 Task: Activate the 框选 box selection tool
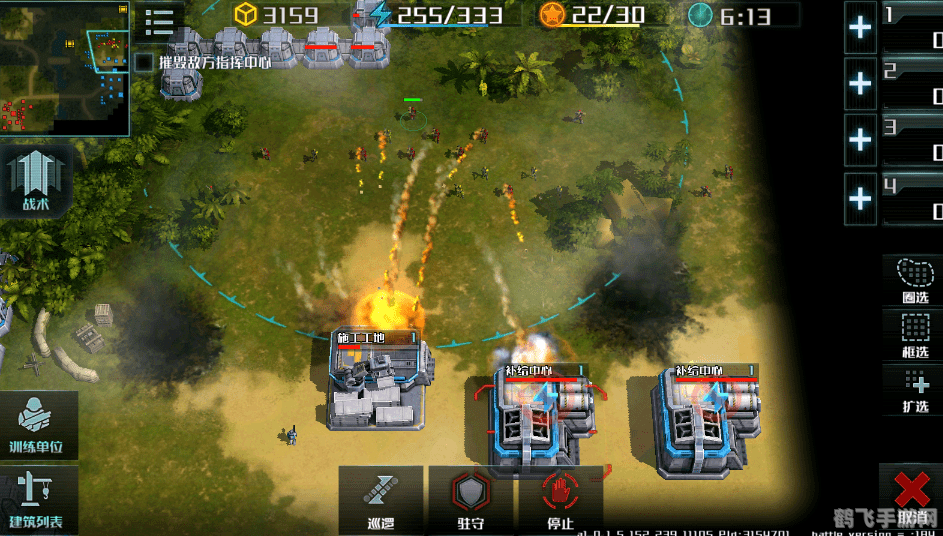click(x=914, y=334)
